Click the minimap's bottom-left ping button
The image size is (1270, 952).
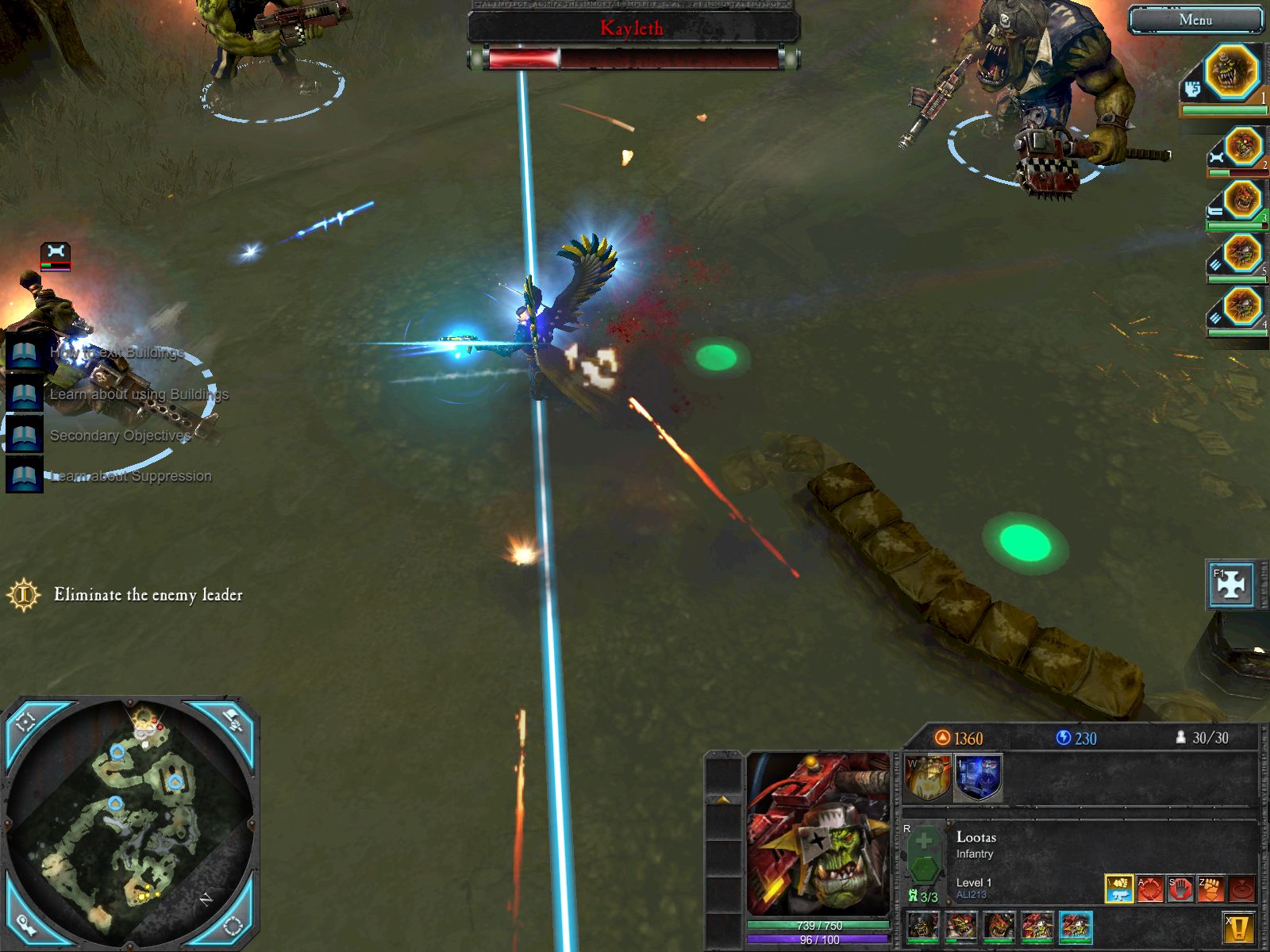[25, 925]
